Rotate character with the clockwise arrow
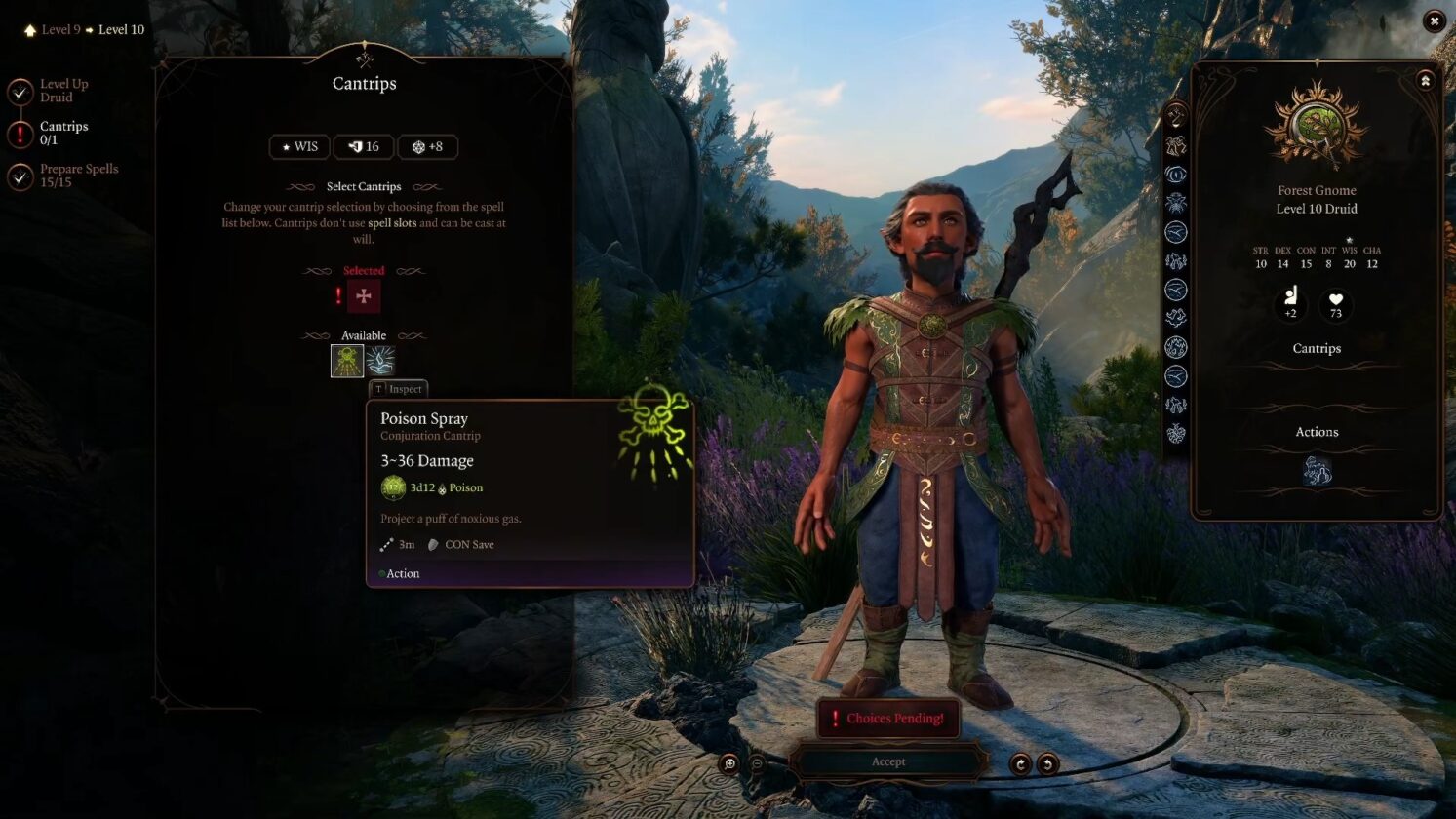This screenshot has height=819, width=1456. click(1020, 764)
